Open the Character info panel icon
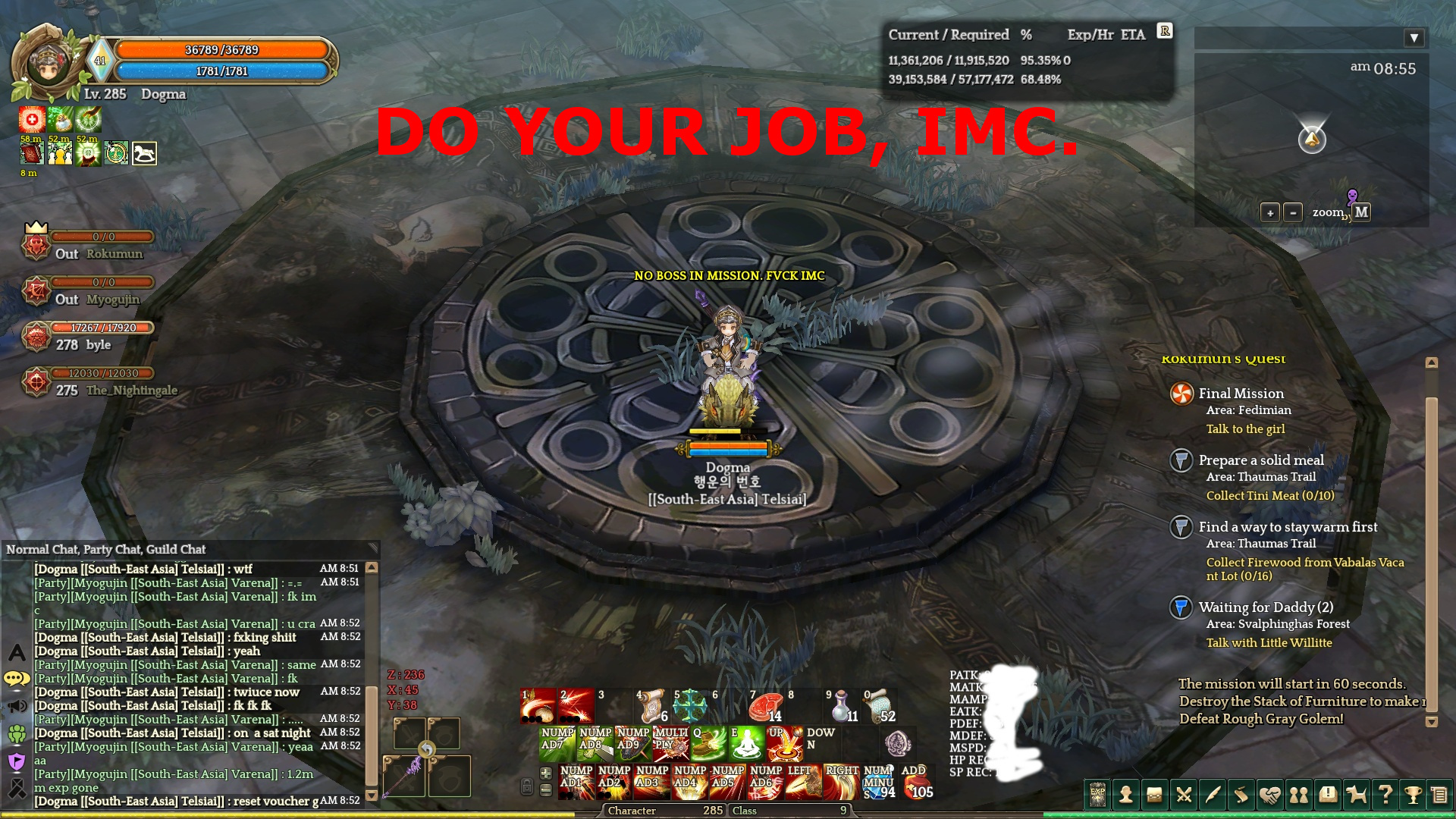The width and height of the screenshot is (1456, 819). (x=1125, y=795)
